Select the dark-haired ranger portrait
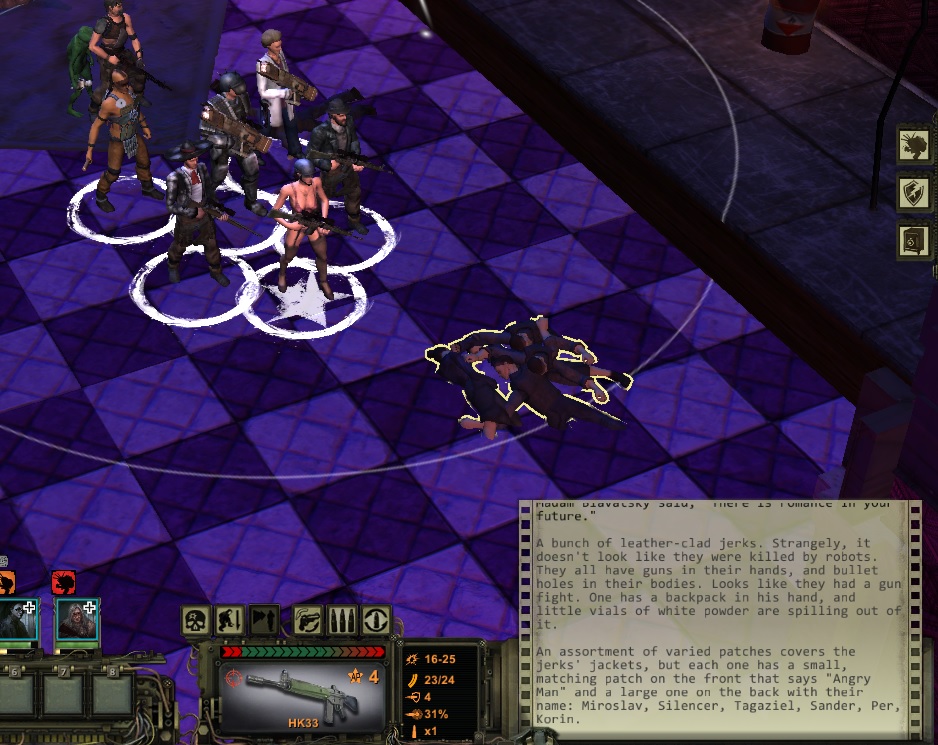Screen dimensions: 938x745 tap(19, 619)
